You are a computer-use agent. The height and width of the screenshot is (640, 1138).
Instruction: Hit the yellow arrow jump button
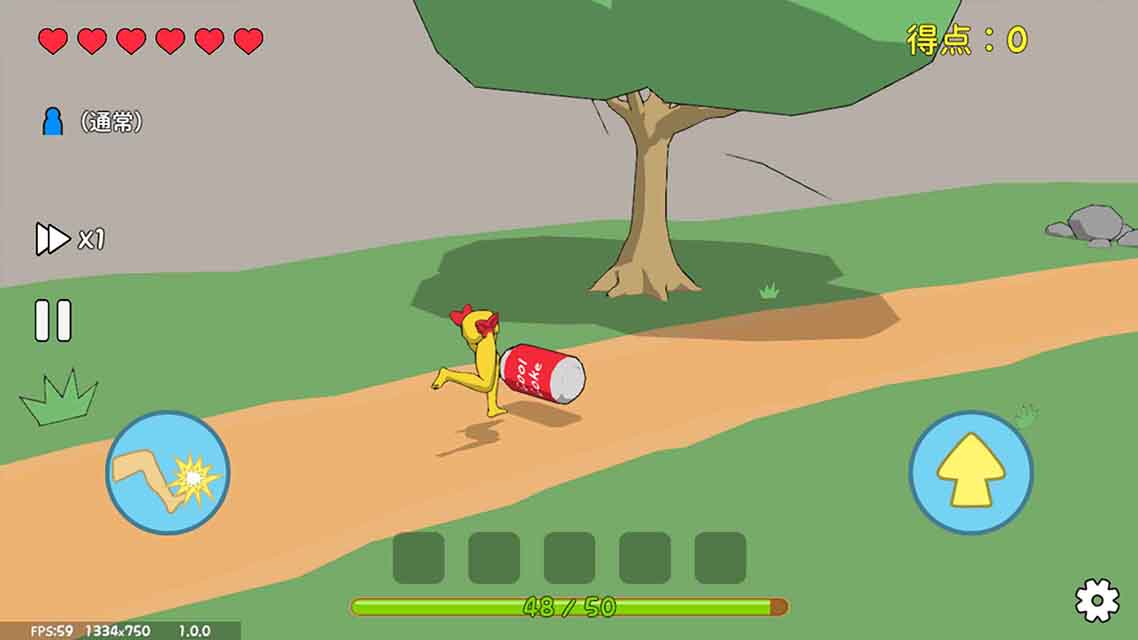click(x=970, y=472)
